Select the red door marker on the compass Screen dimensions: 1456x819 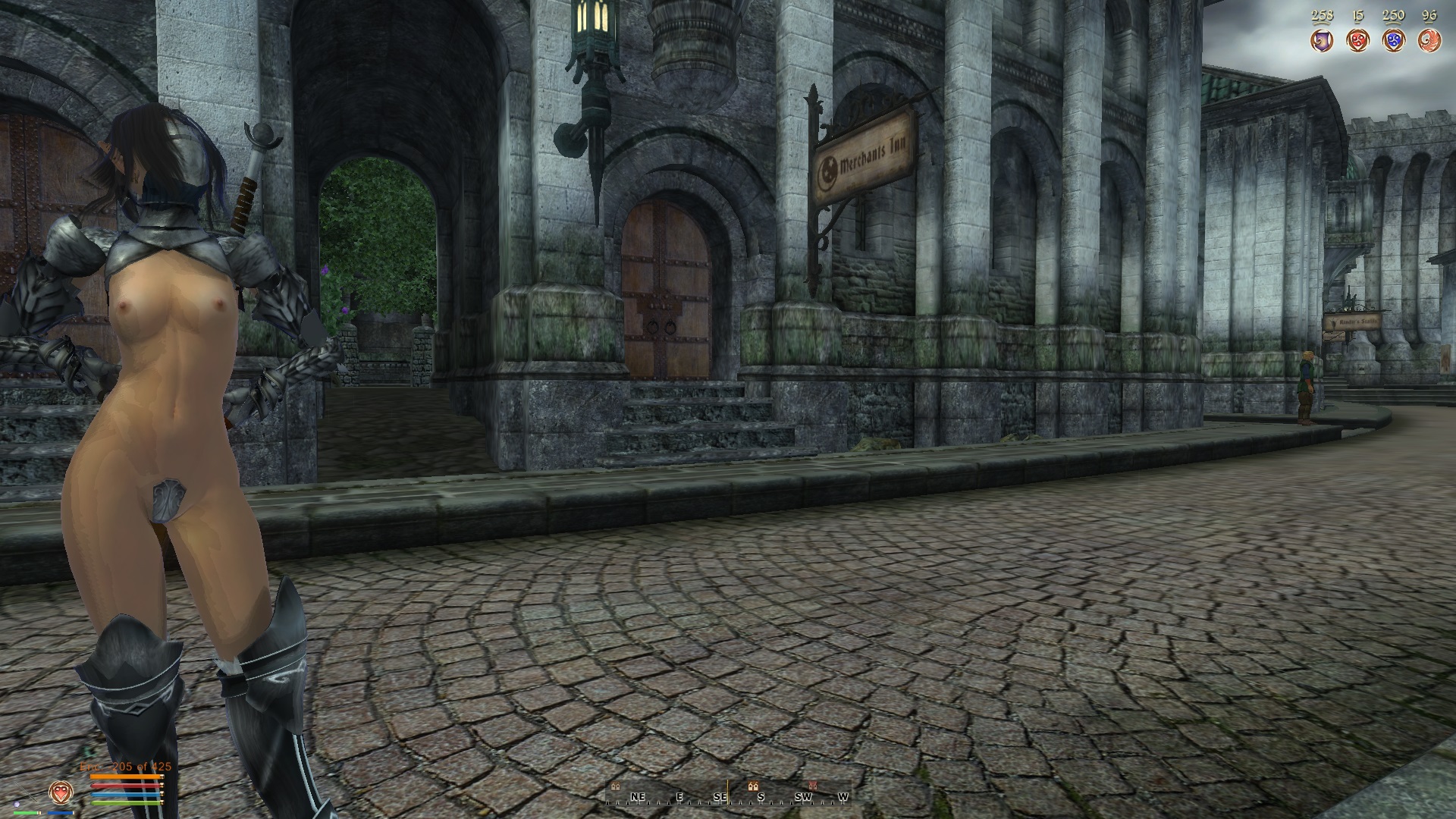coord(813,786)
